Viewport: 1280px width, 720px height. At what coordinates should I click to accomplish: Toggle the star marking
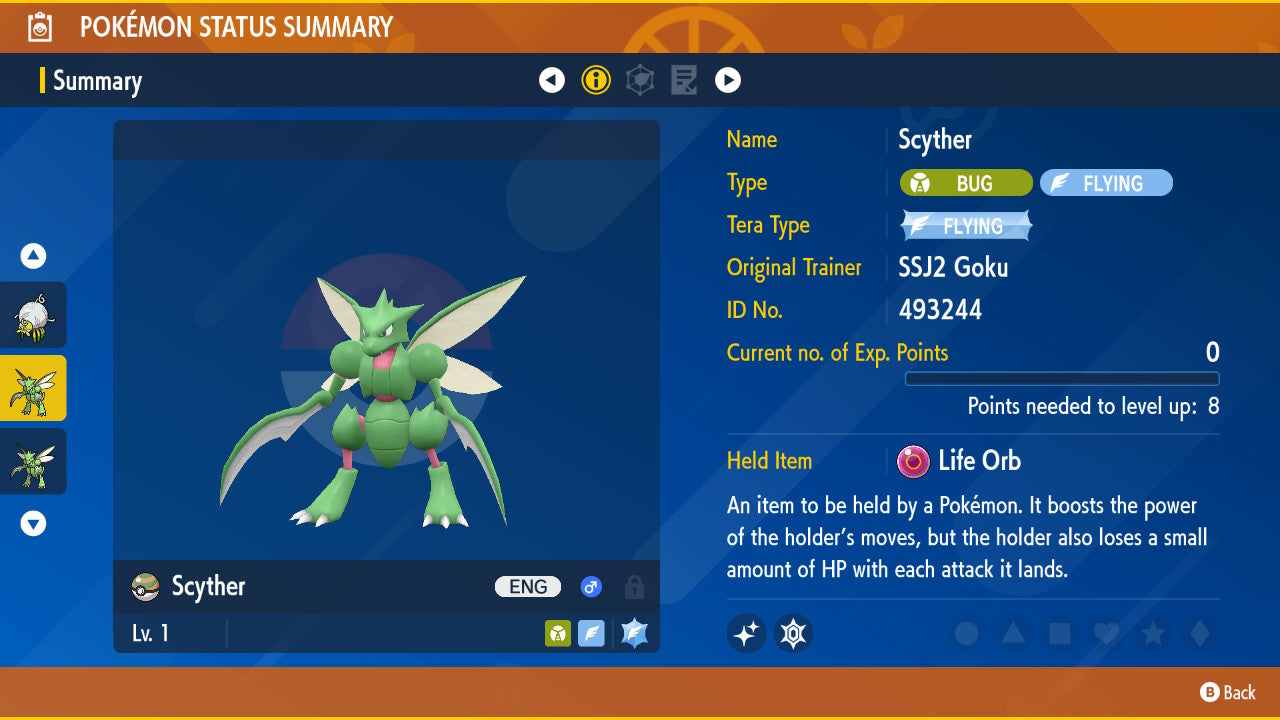tap(1152, 633)
